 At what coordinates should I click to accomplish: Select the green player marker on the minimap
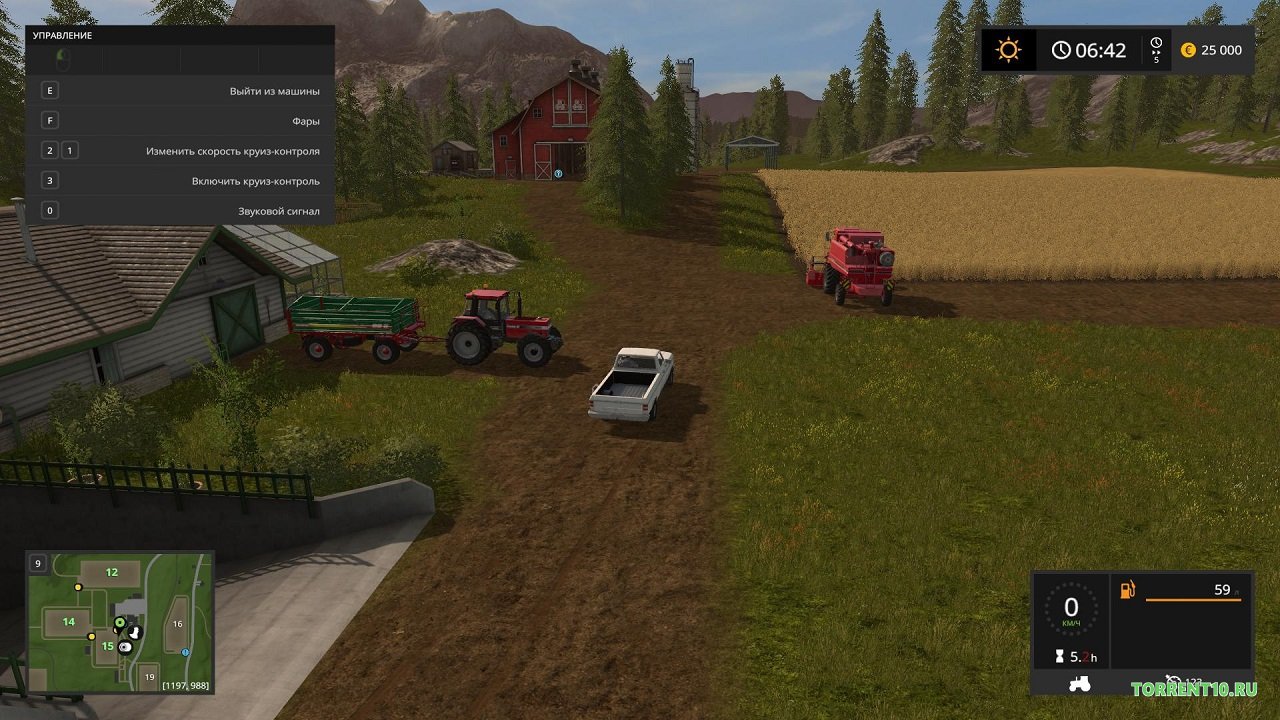119,623
